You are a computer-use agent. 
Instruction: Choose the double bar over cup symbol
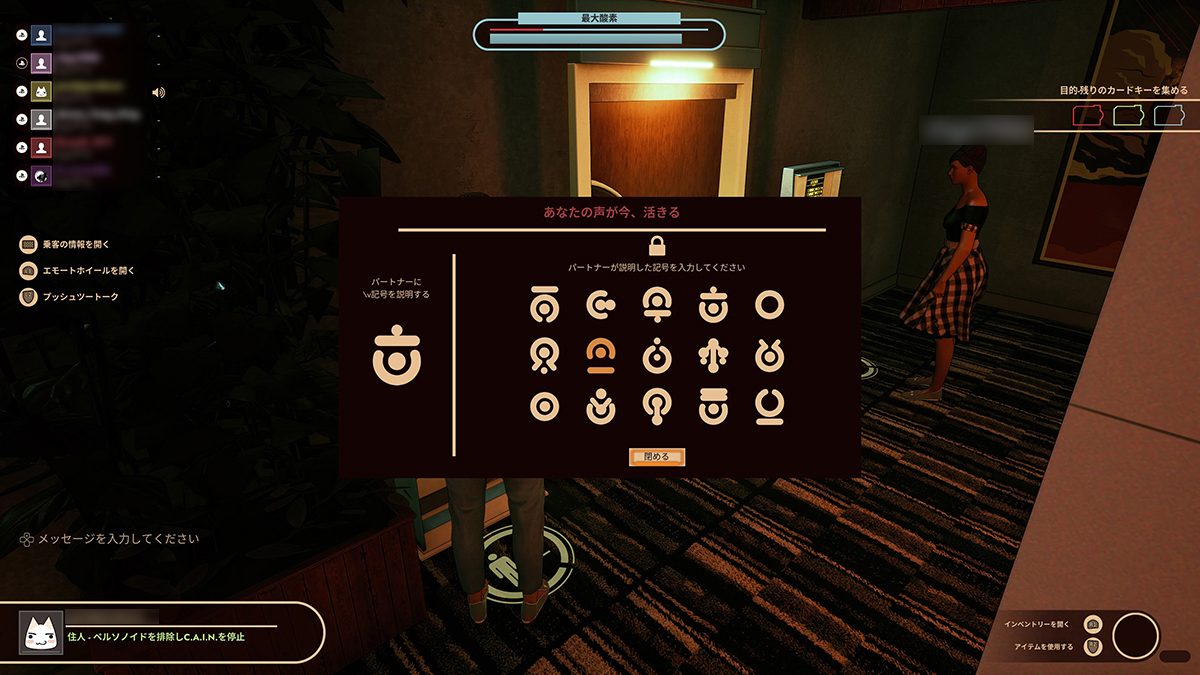[x=712, y=405]
